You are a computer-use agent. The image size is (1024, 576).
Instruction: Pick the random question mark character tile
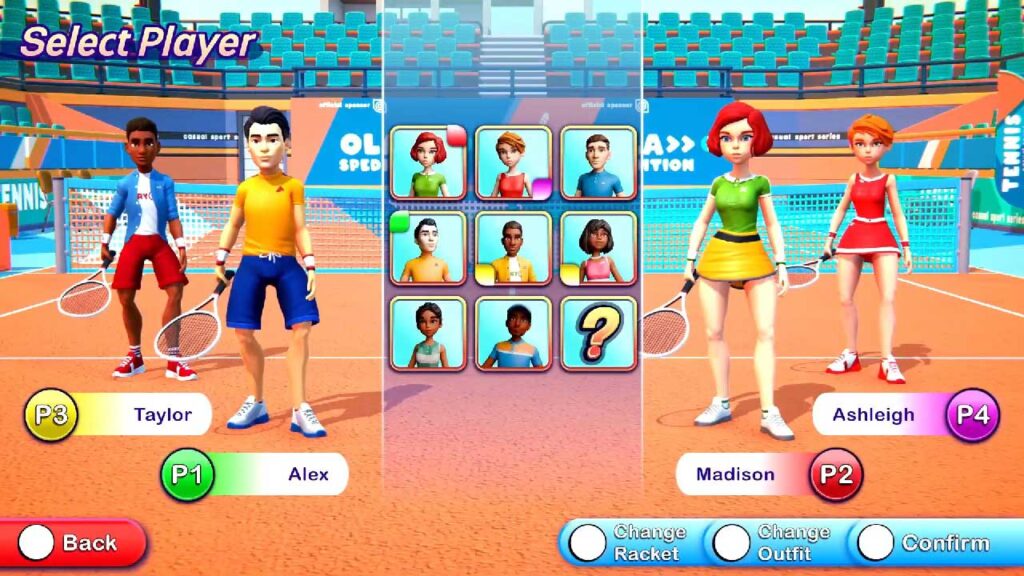pos(598,333)
